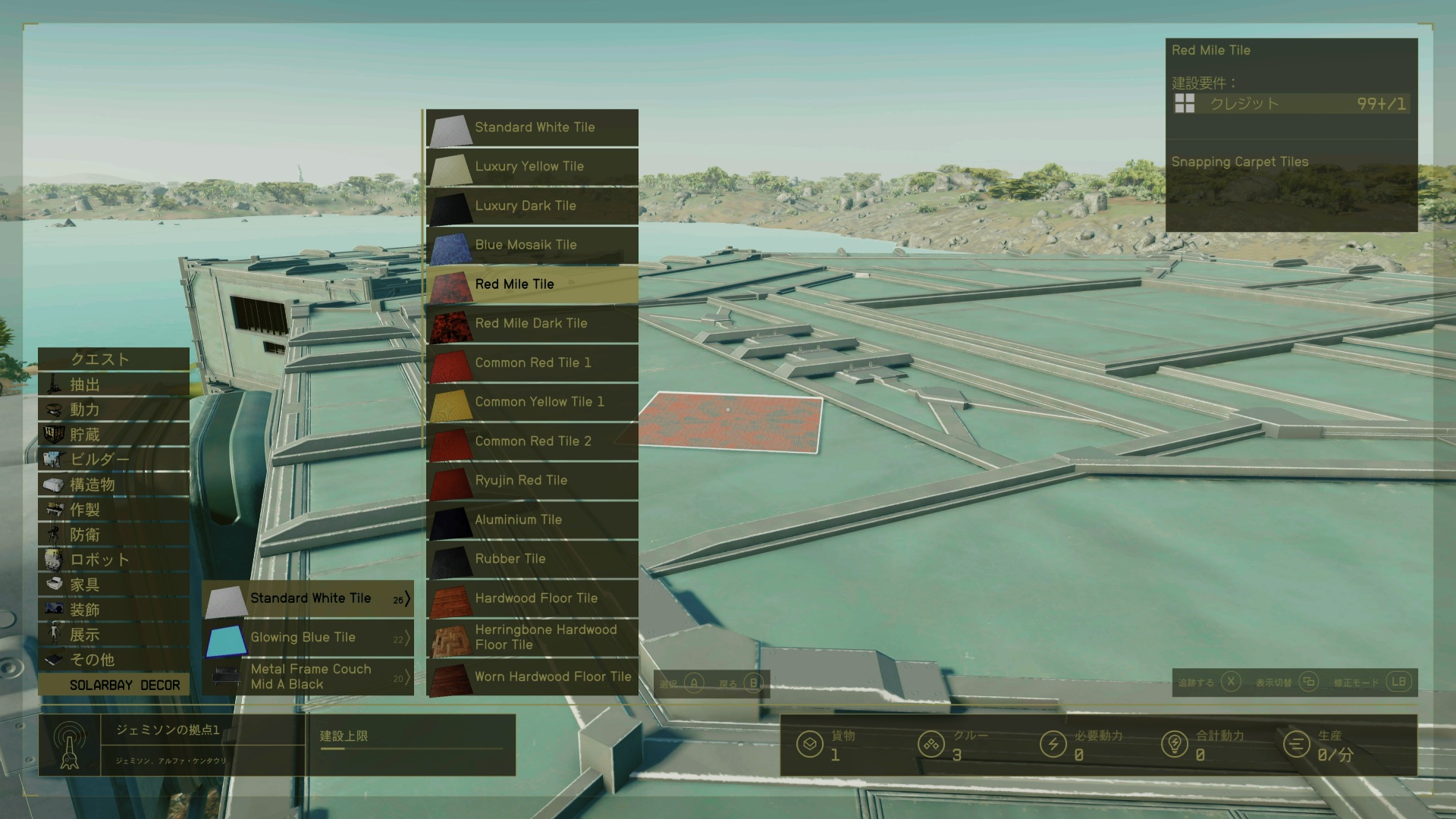
Task: Open the 防衛 defense category
Action: point(115,535)
